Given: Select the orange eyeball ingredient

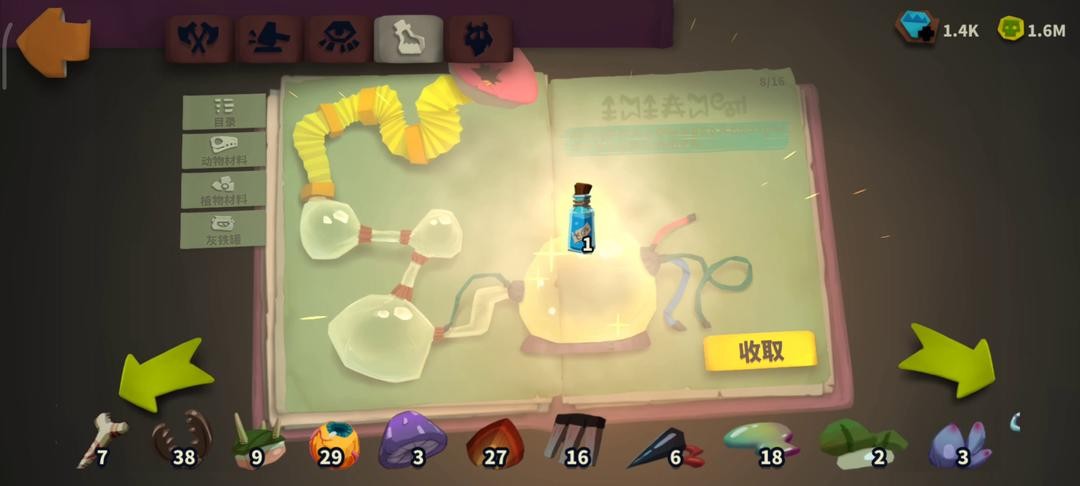Looking at the screenshot, I should pyautogui.click(x=333, y=443).
